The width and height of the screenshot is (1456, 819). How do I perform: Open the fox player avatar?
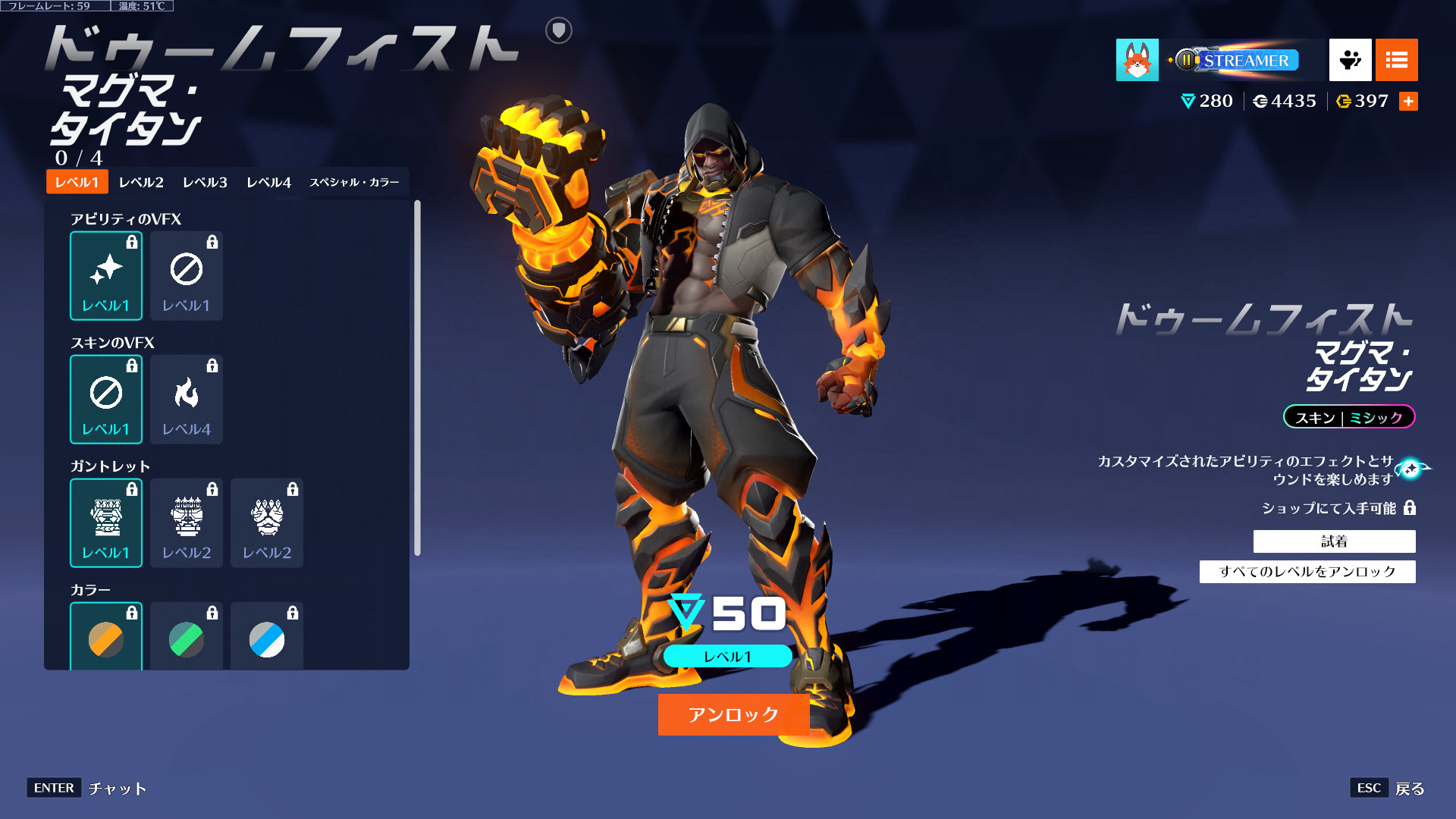coord(1137,60)
